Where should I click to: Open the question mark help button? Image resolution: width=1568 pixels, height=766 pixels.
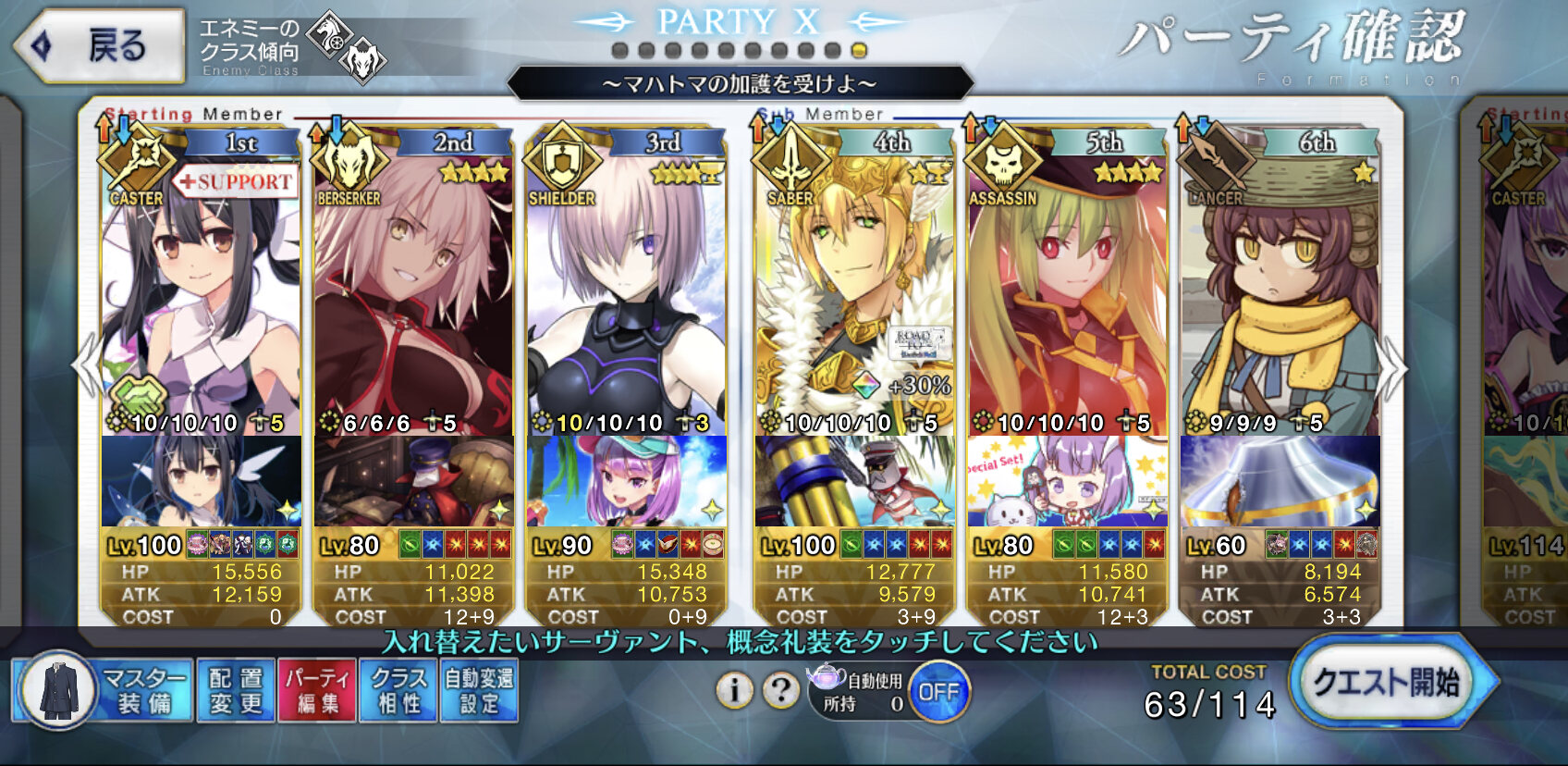pos(781,690)
